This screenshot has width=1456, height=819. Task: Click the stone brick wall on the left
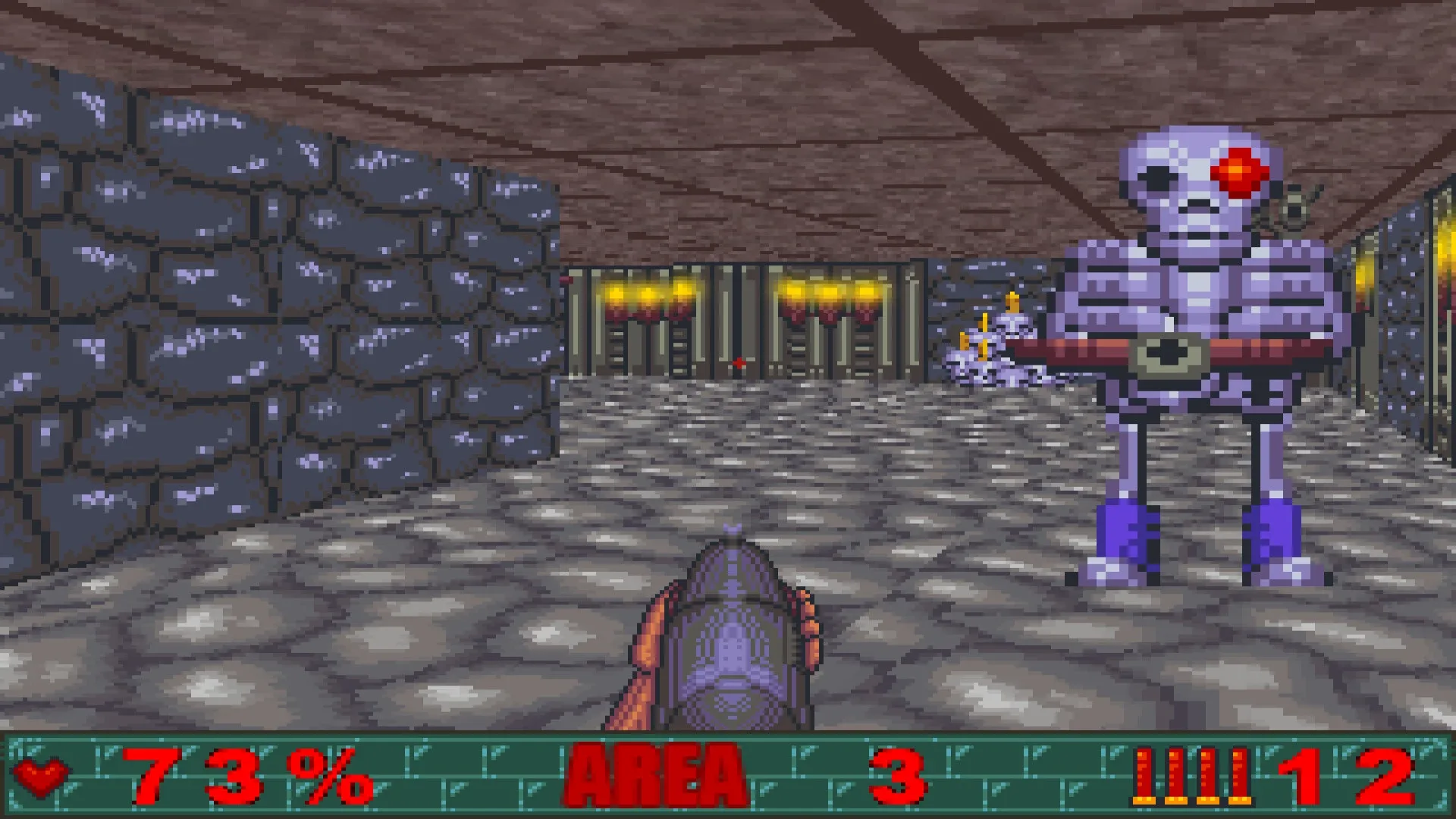pos(227,303)
